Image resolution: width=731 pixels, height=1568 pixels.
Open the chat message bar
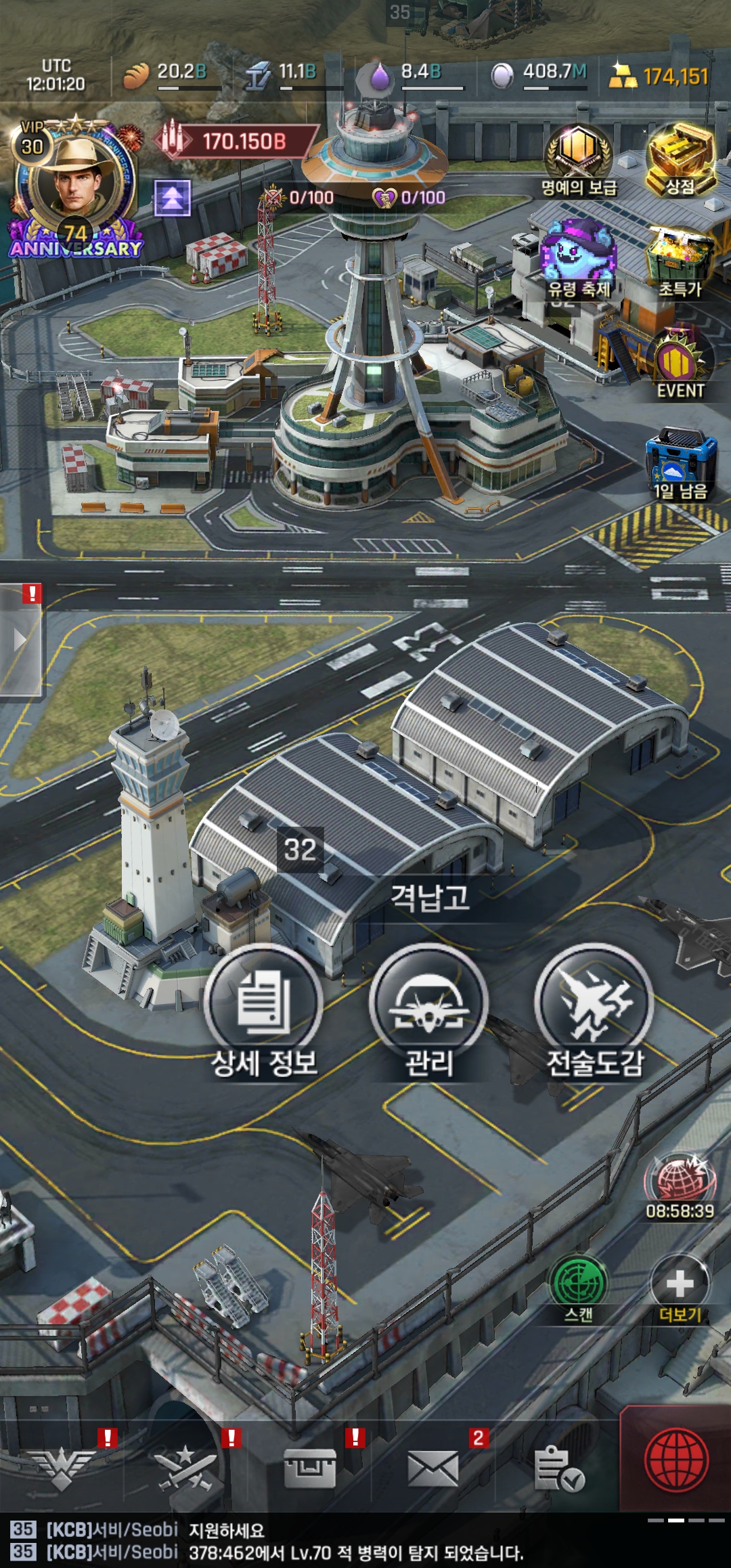tap(338, 1541)
